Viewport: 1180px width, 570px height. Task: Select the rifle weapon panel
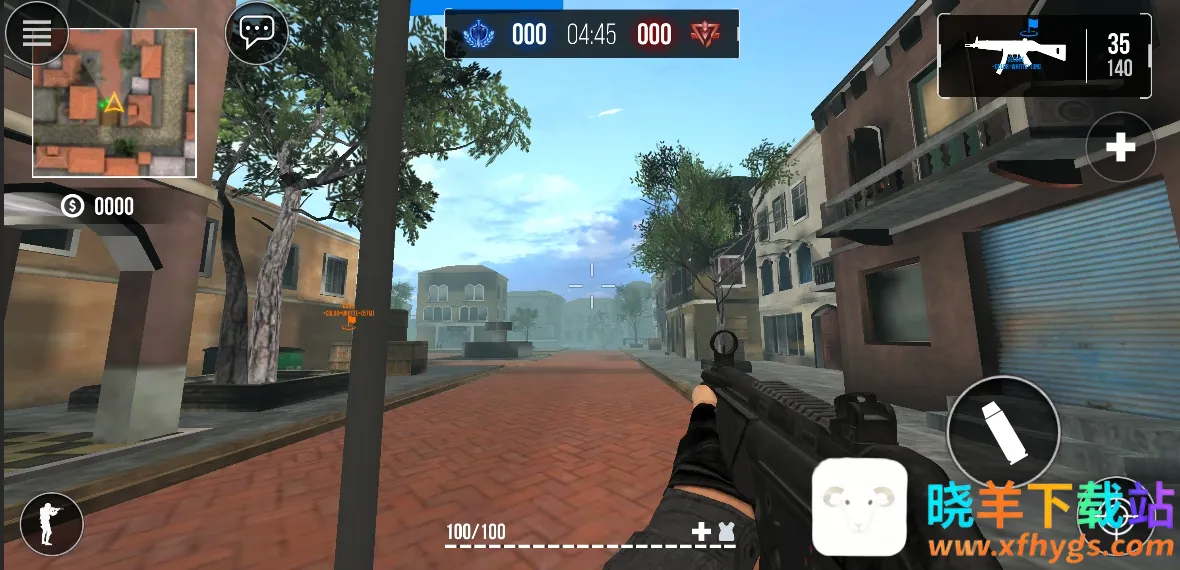click(x=1044, y=56)
